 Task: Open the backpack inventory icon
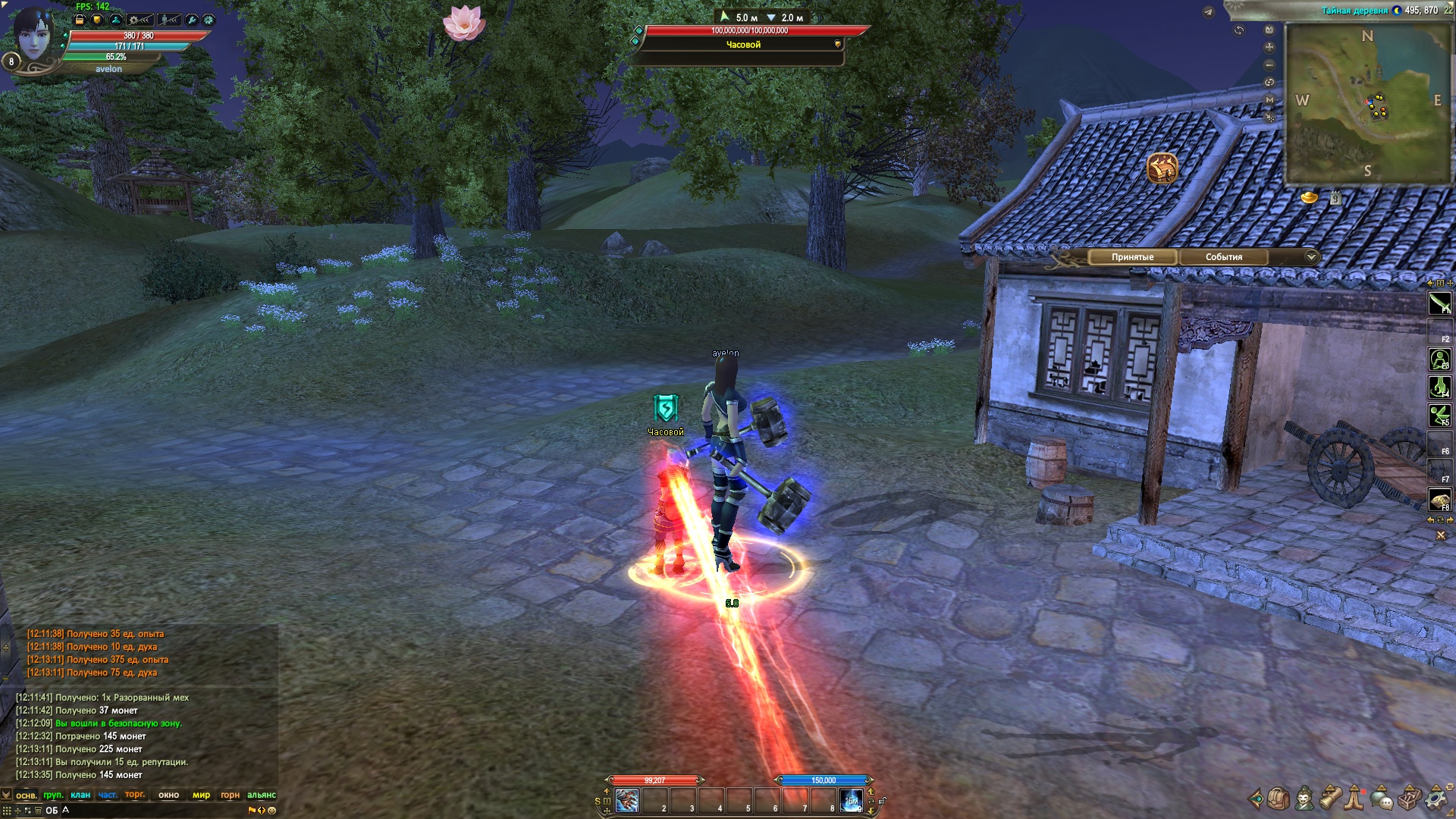point(1279,799)
